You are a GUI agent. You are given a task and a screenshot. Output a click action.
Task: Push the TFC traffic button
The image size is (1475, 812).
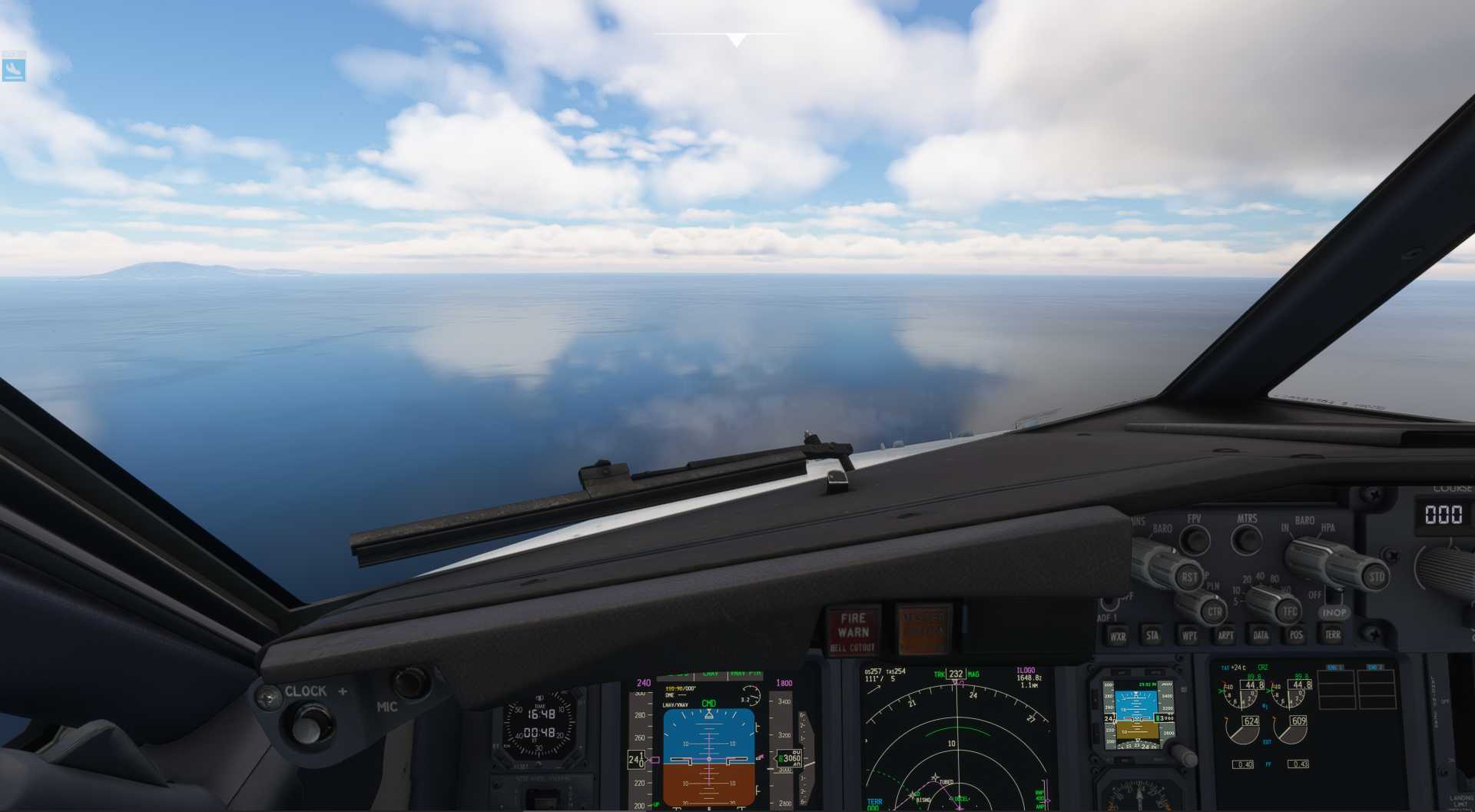pos(1288,611)
